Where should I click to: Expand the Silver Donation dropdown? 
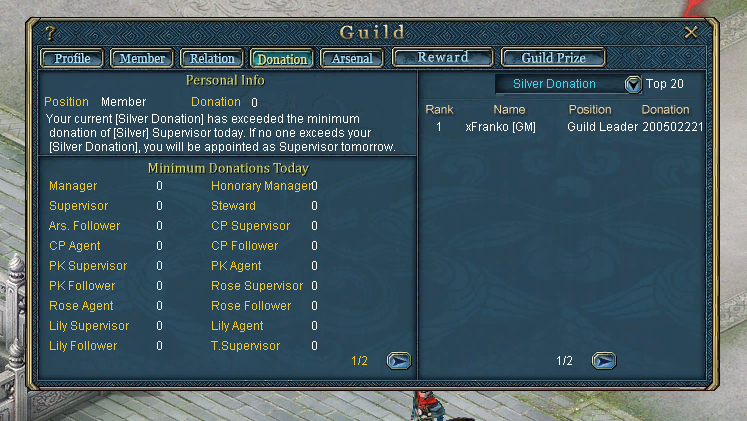click(633, 84)
